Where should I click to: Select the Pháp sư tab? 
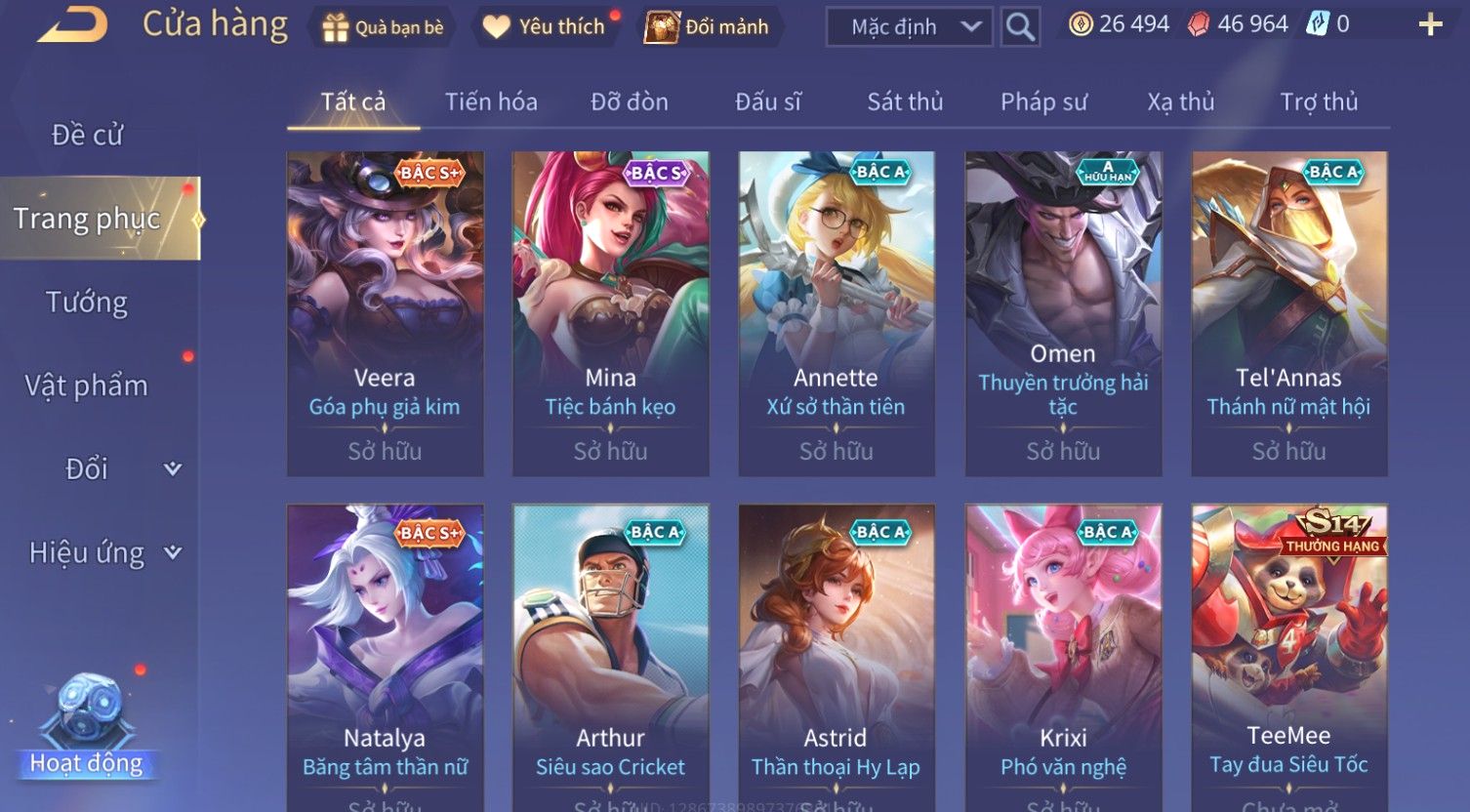[x=1043, y=102]
